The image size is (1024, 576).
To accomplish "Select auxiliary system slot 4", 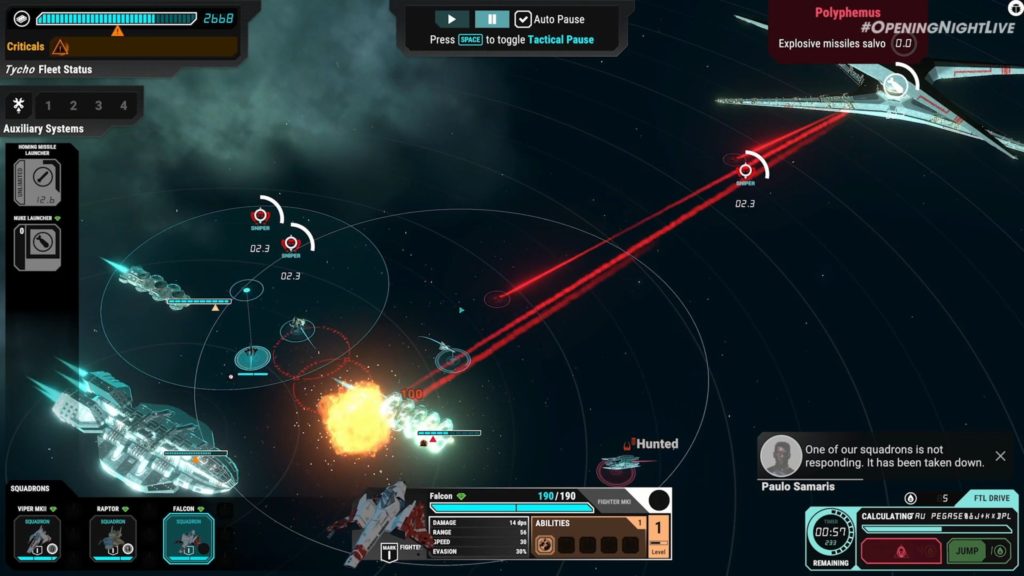I will [124, 105].
